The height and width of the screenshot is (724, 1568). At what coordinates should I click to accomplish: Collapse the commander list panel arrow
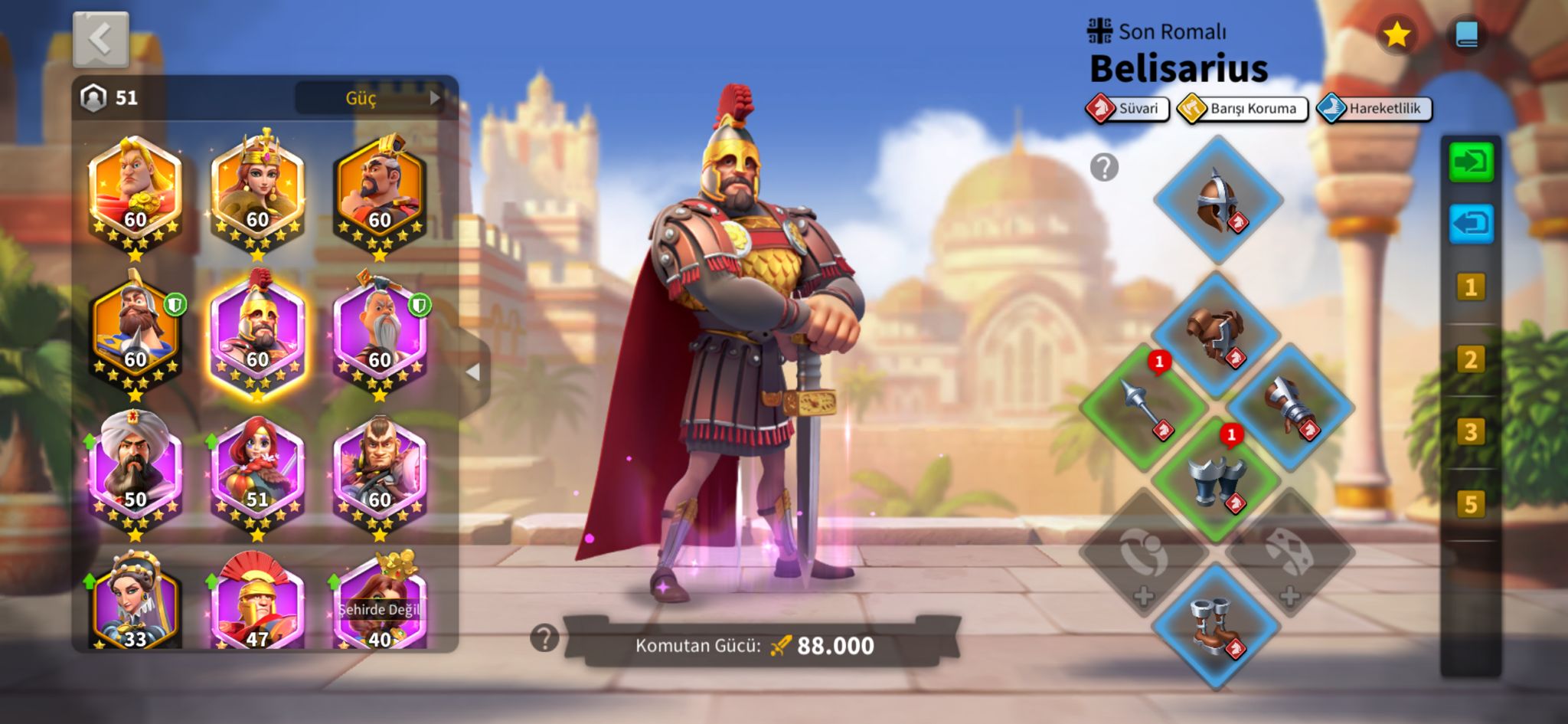(473, 372)
